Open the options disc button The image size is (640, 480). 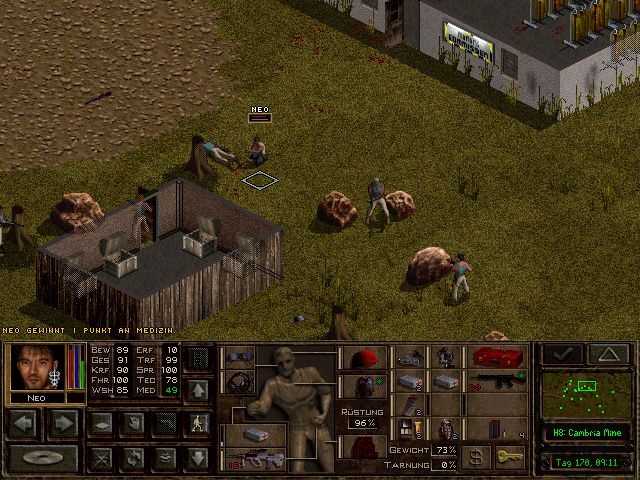pos(42,458)
